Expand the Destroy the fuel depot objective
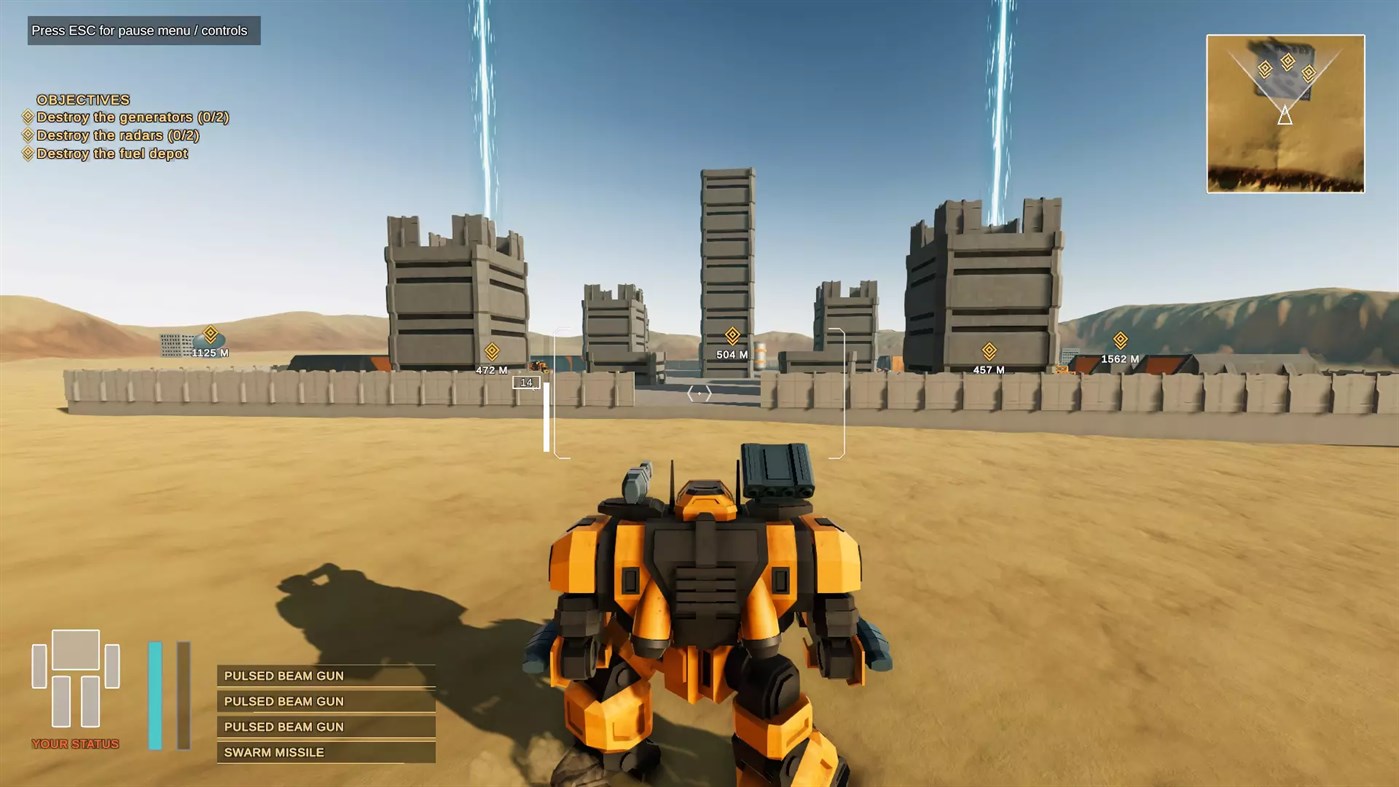The image size is (1399, 787). click(111, 153)
